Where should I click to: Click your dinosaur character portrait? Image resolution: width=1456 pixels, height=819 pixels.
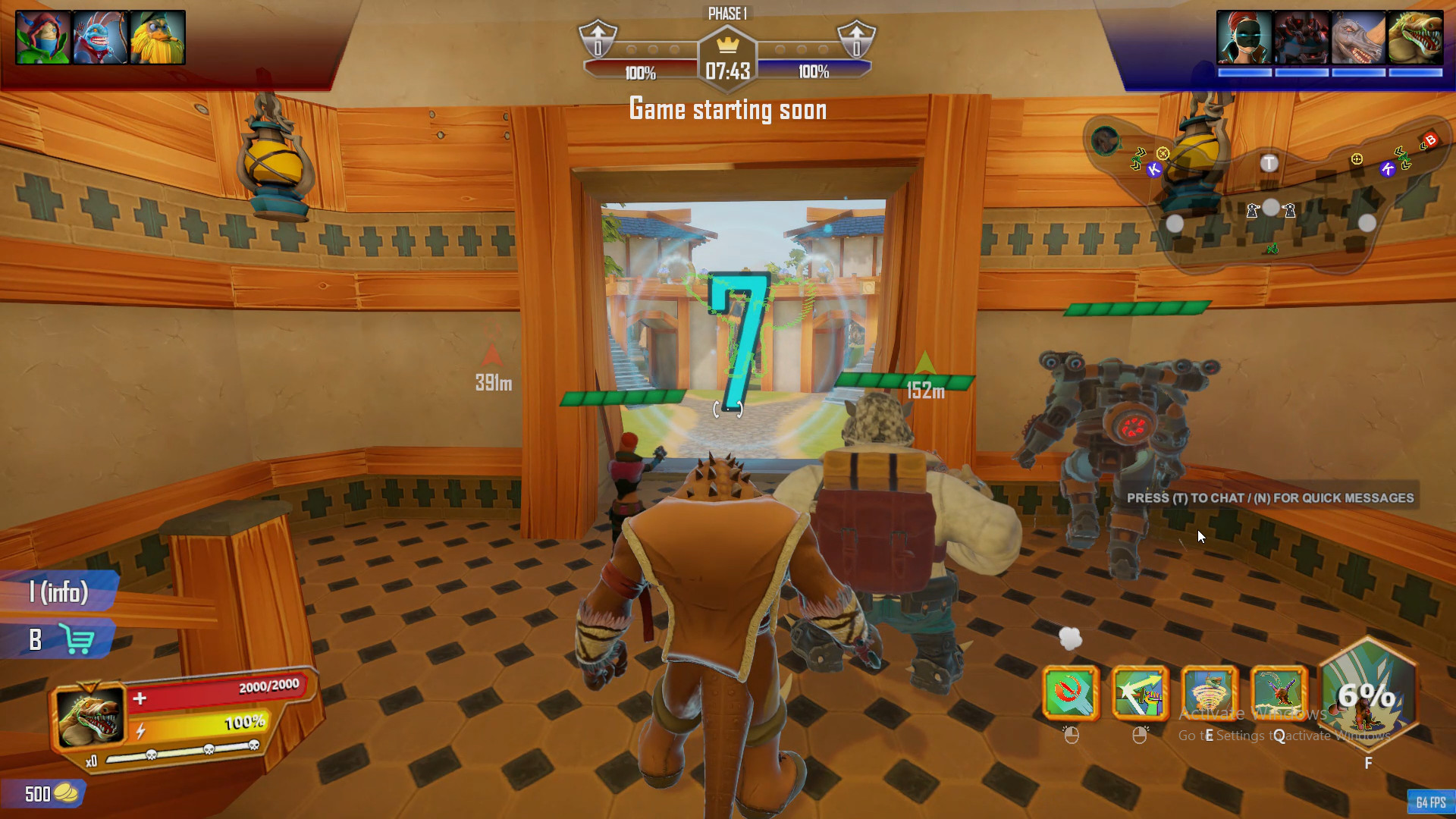tap(91, 715)
